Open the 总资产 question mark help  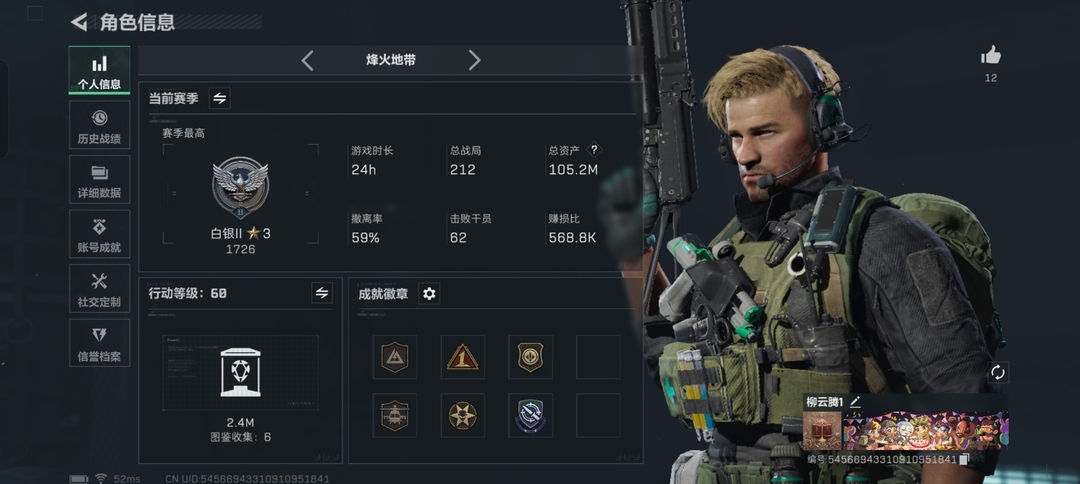[x=594, y=150]
